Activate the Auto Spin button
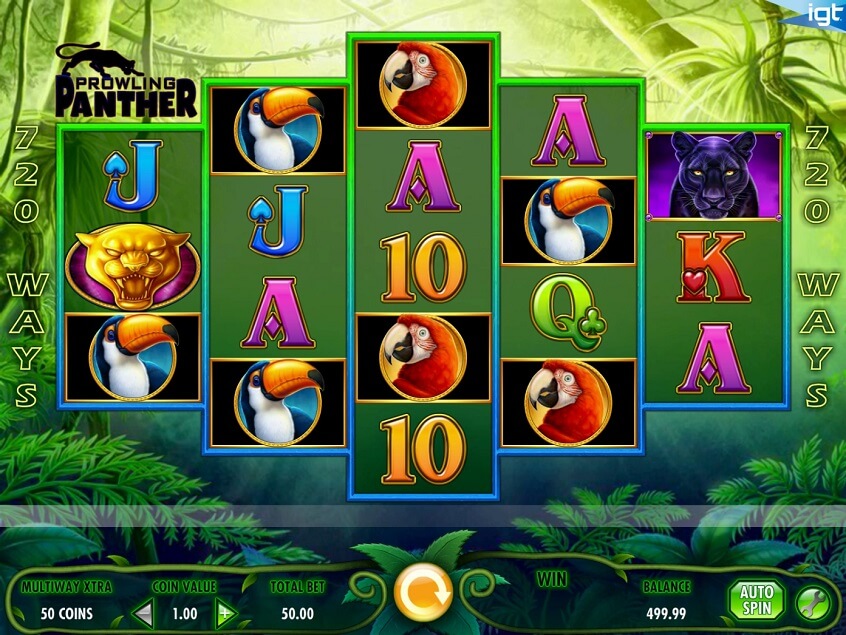846x635 pixels. 756,601
